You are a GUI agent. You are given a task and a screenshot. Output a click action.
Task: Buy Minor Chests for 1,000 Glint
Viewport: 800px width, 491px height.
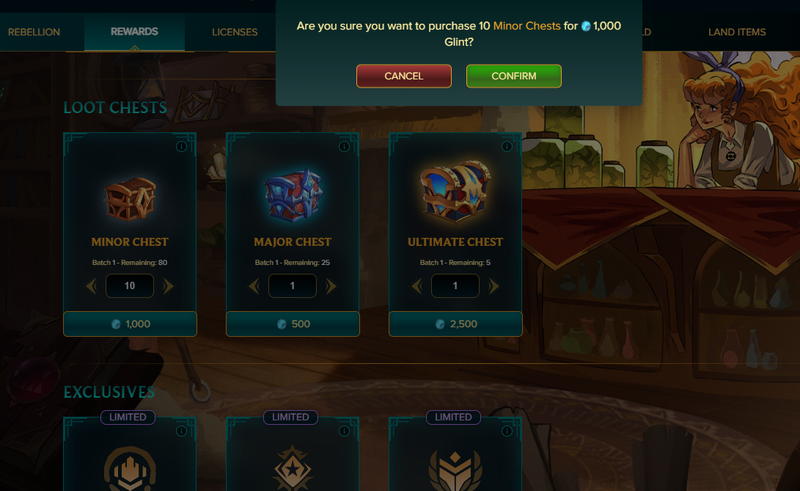pos(130,324)
